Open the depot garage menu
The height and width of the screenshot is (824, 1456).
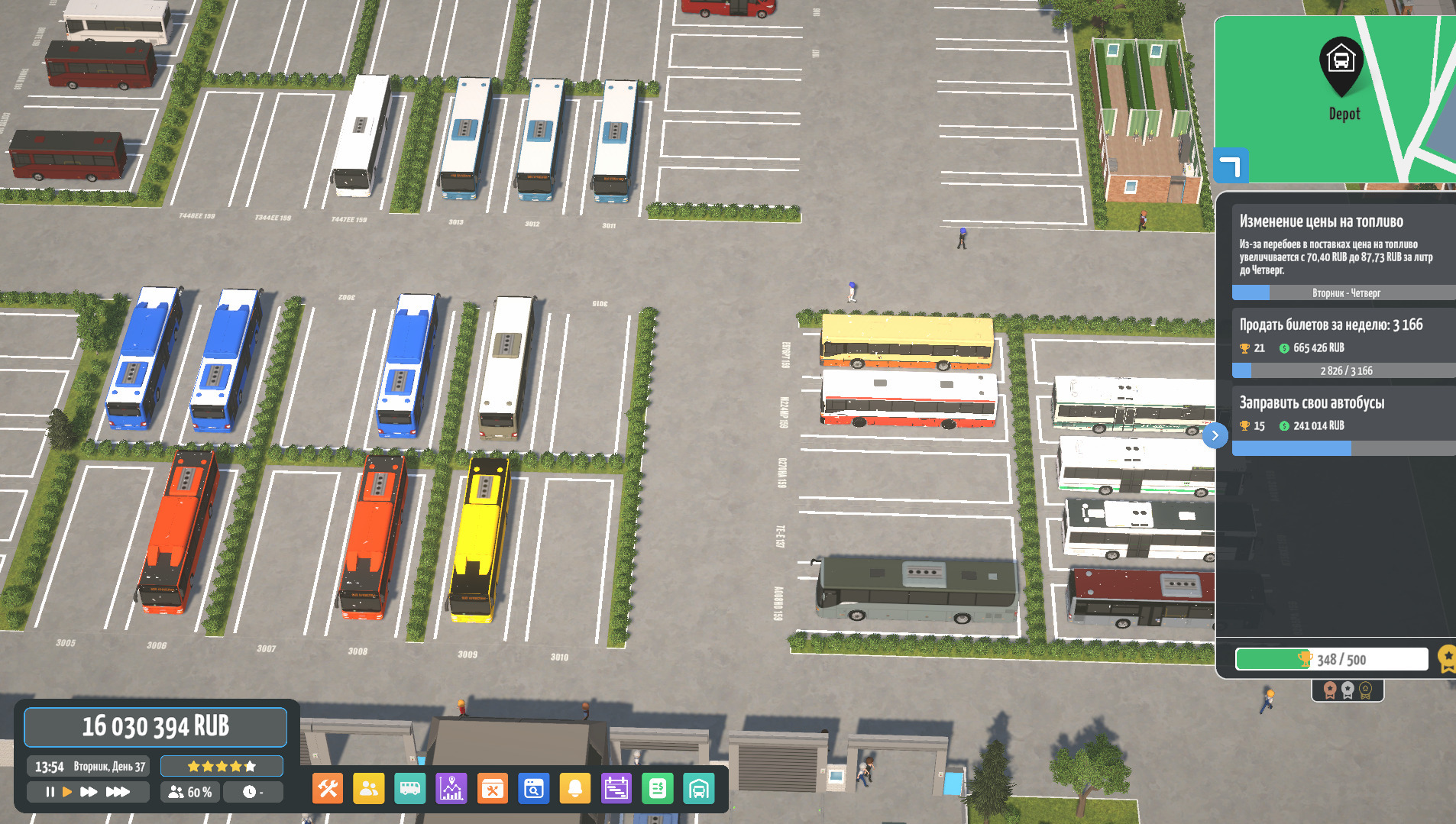[x=699, y=789]
